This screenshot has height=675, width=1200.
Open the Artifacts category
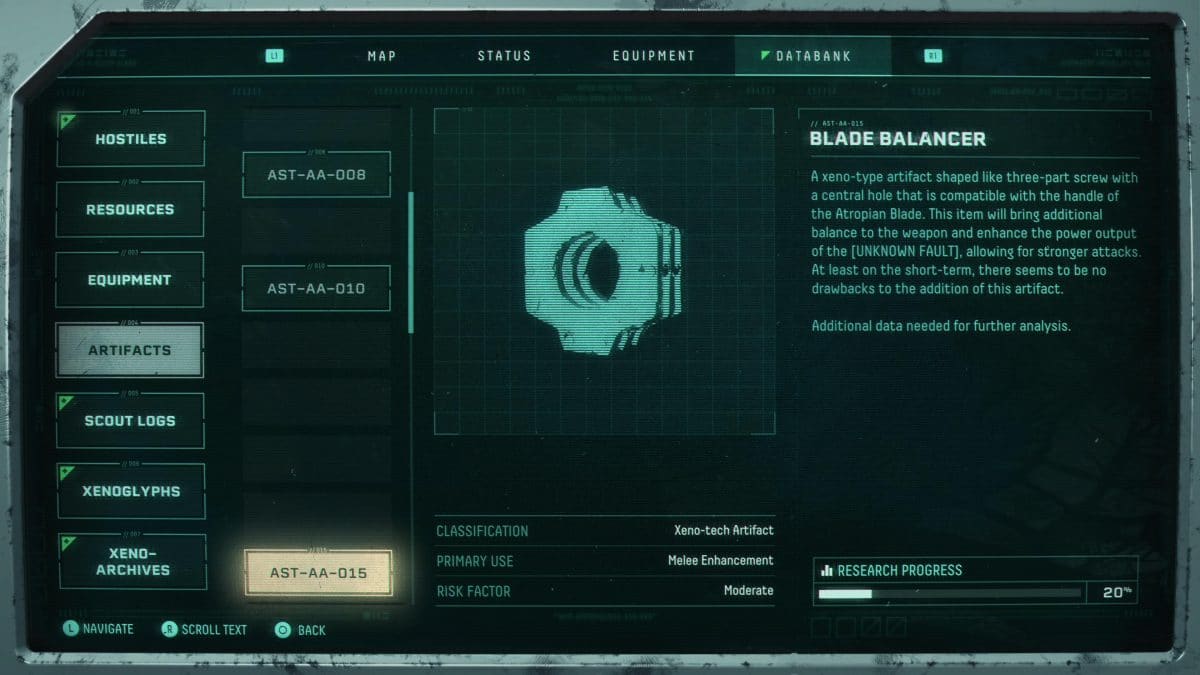pos(130,350)
